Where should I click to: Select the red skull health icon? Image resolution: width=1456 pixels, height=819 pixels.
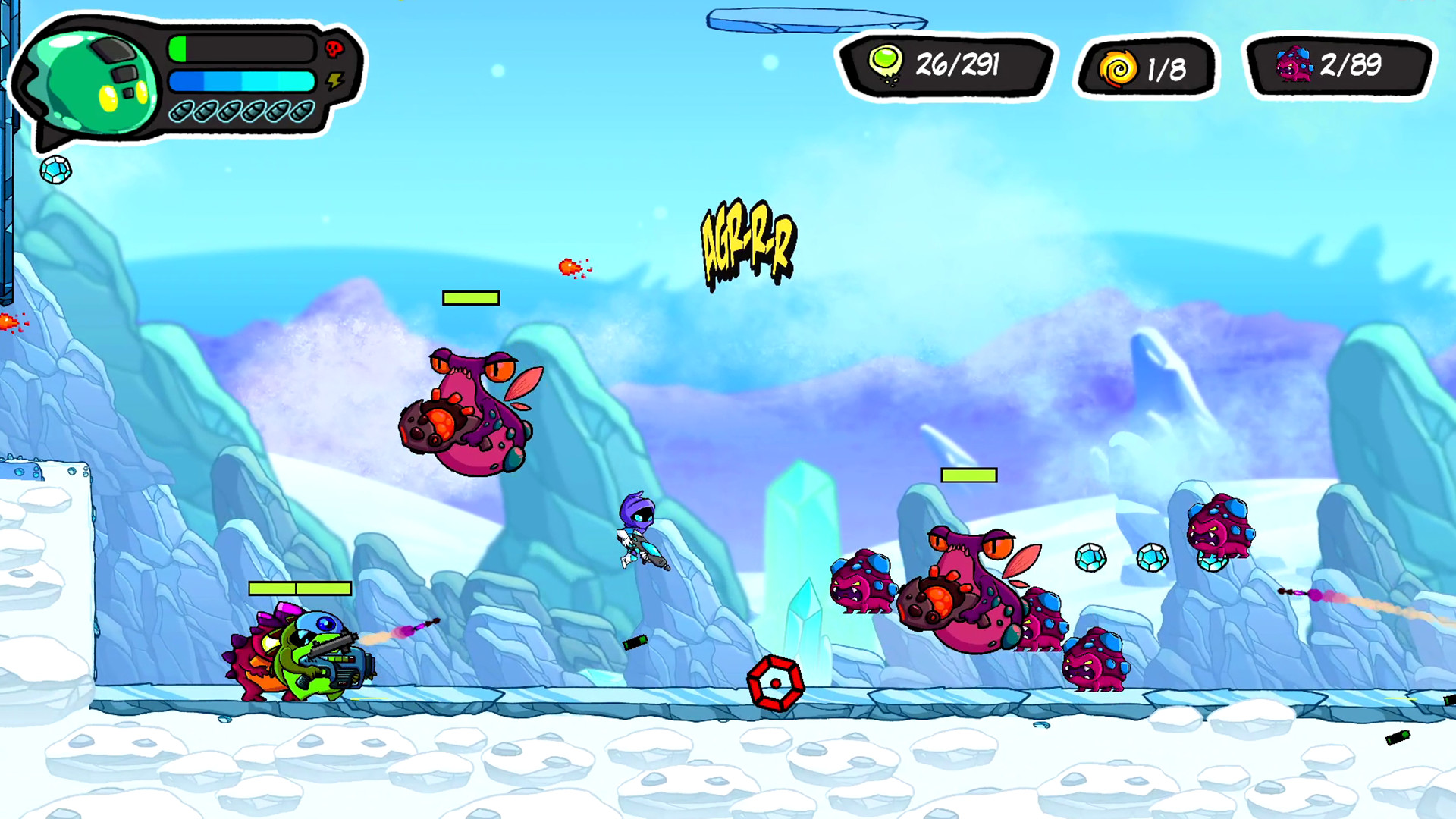pyautogui.click(x=334, y=49)
